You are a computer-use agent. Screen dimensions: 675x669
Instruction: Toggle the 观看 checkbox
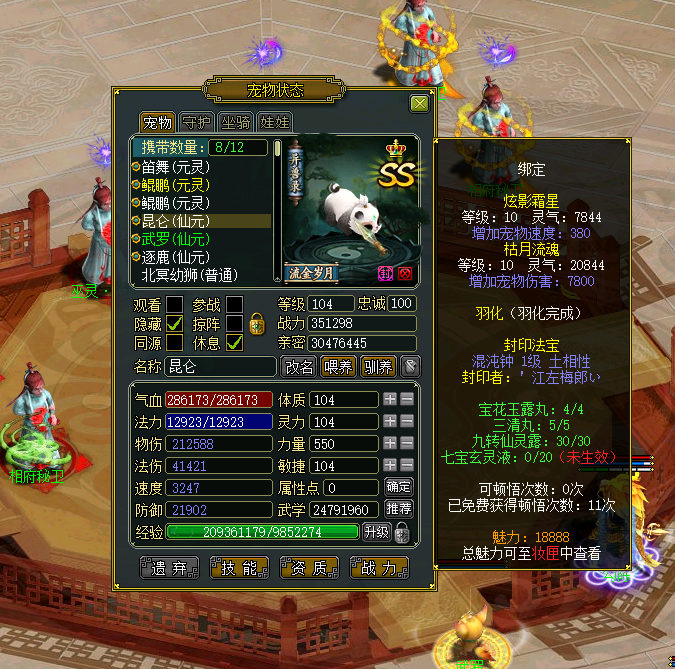point(174,304)
